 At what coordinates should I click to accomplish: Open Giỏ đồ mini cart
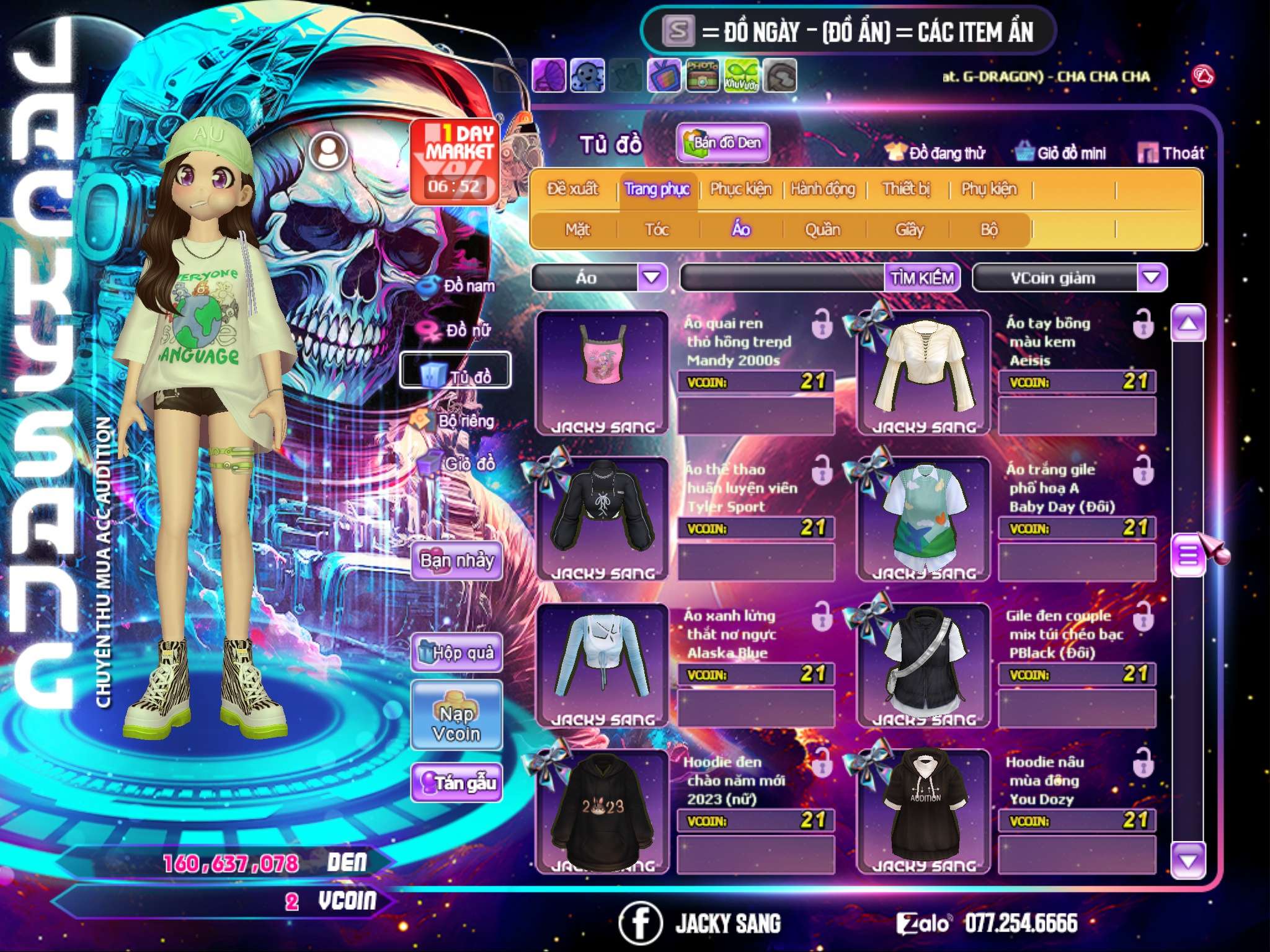click(x=1060, y=153)
